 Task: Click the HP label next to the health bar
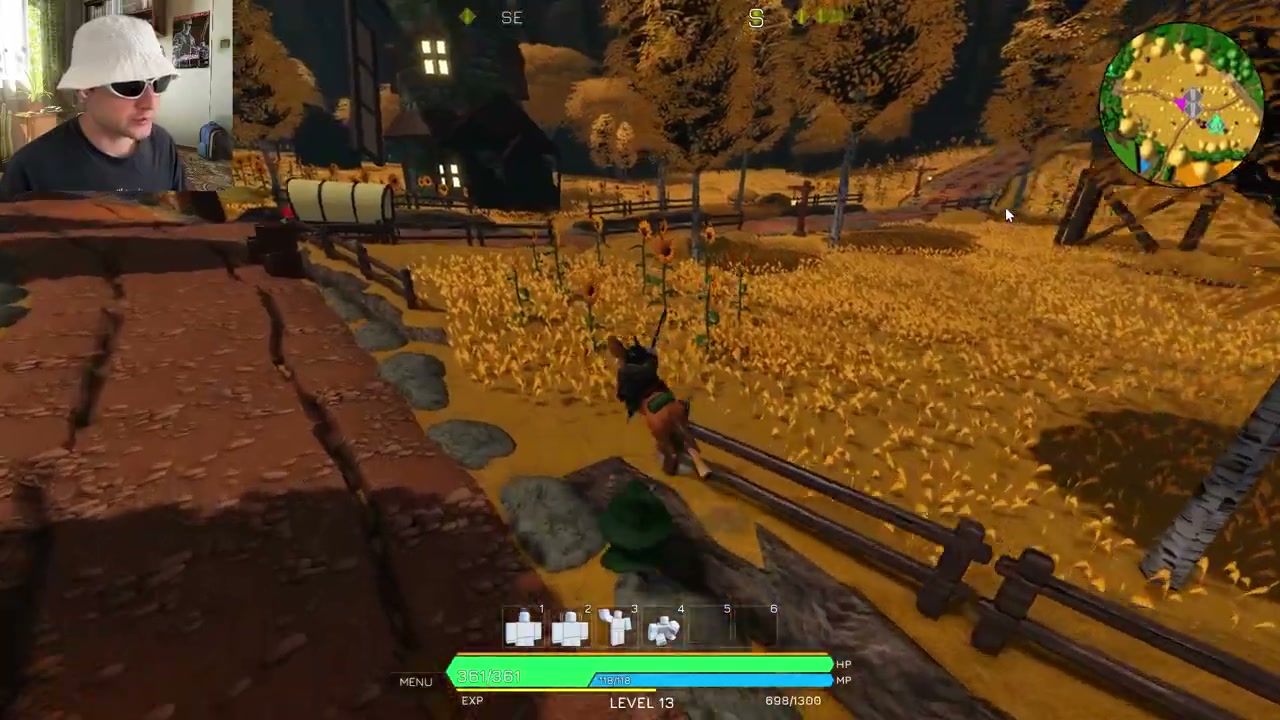pos(843,663)
